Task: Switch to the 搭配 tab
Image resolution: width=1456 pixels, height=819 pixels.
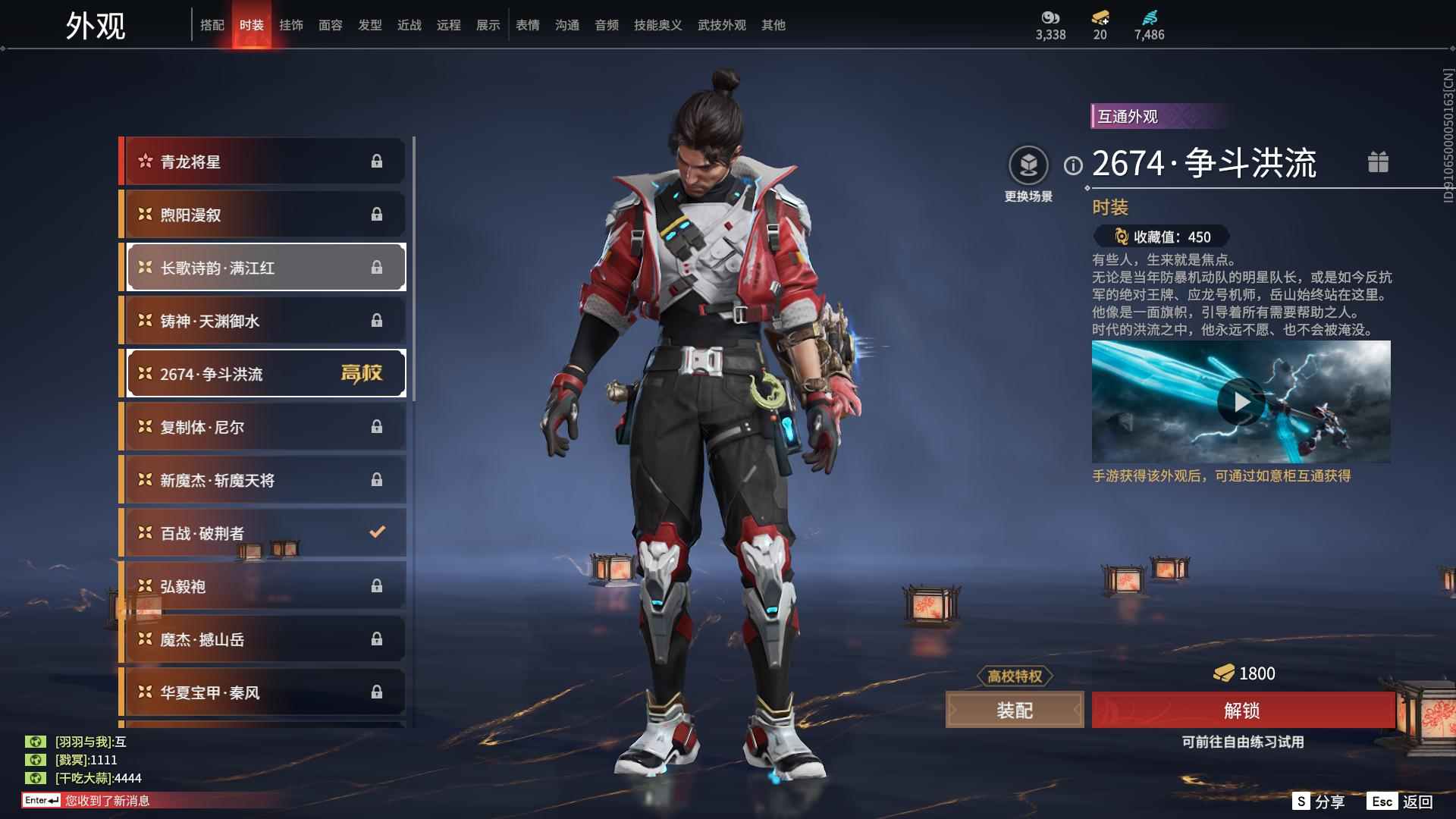Action: [x=212, y=25]
